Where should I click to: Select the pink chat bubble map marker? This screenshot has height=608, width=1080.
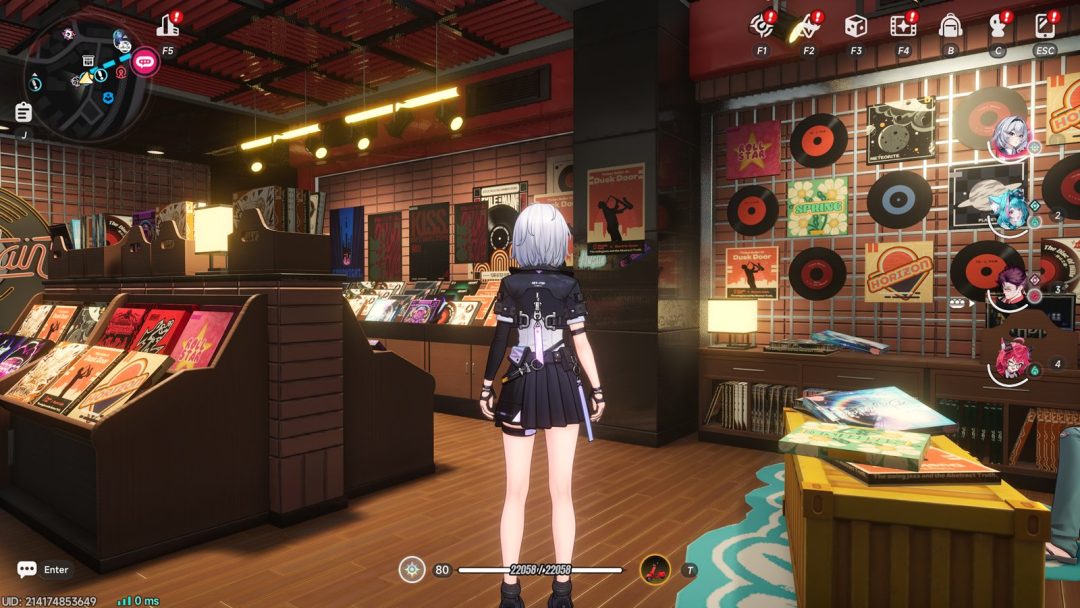coord(146,61)
